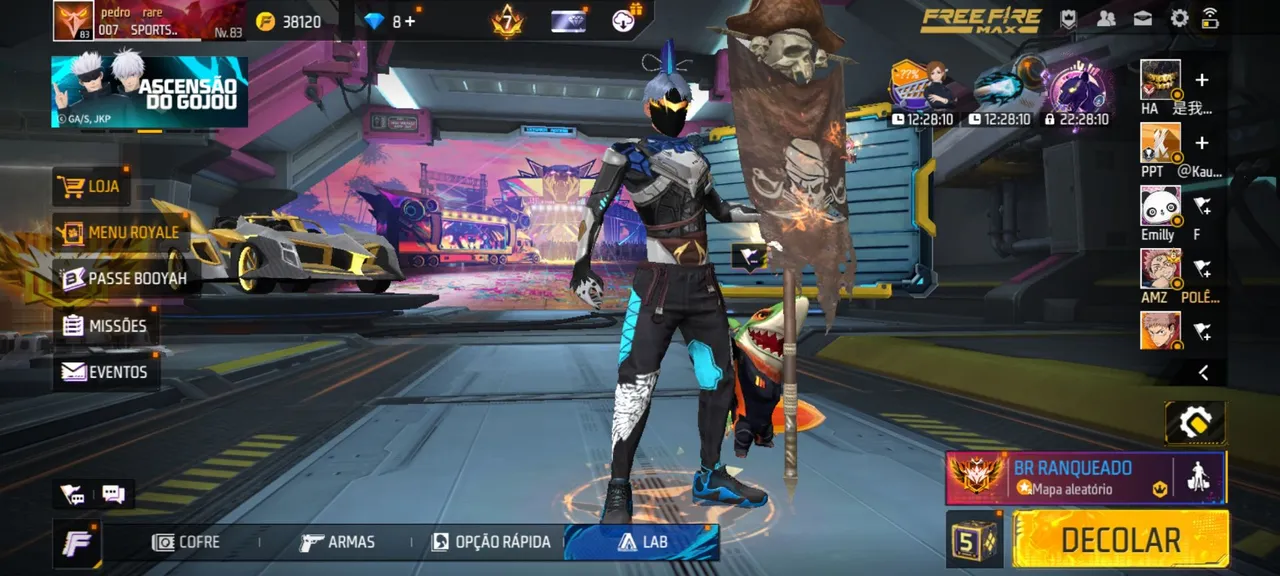This screenshot has width=1280, height=576.
Task: Open the chat message bubble
Action: 113,494
